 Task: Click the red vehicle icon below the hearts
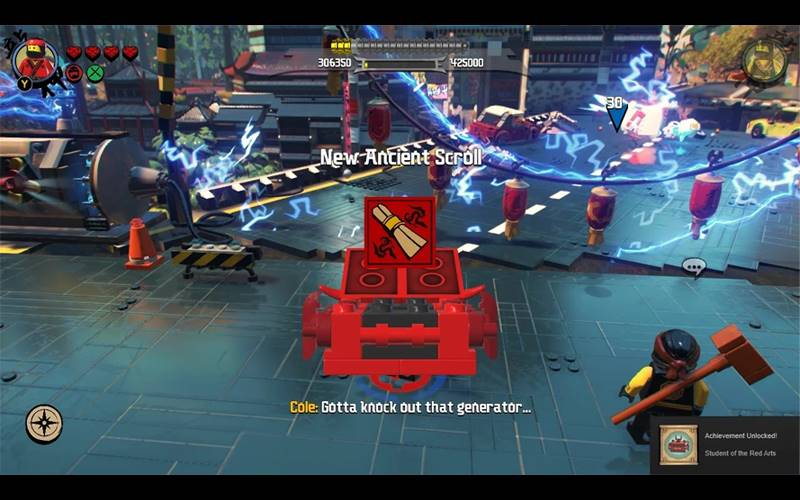point(74,72)
